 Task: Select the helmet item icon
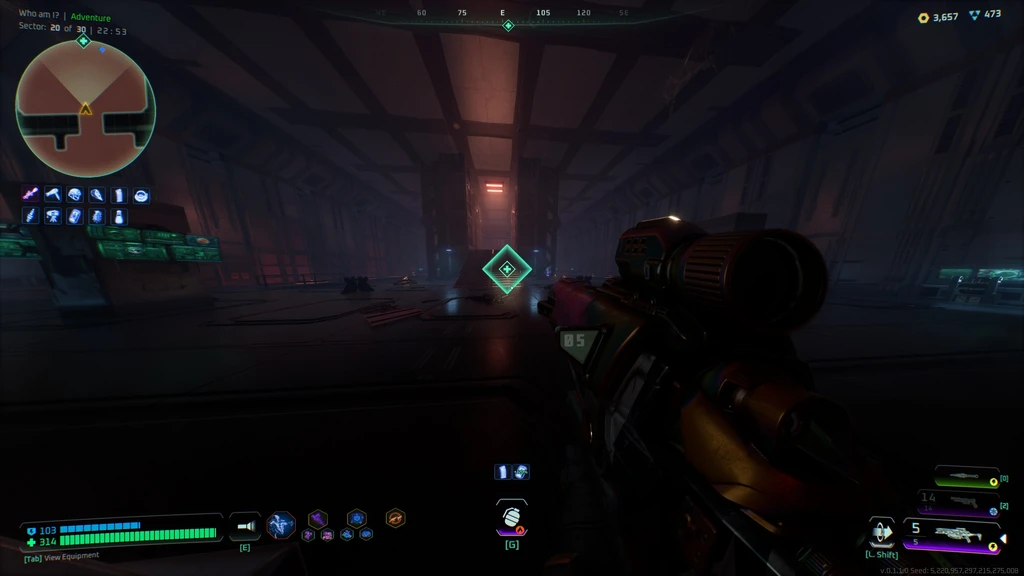pos(75,195)
